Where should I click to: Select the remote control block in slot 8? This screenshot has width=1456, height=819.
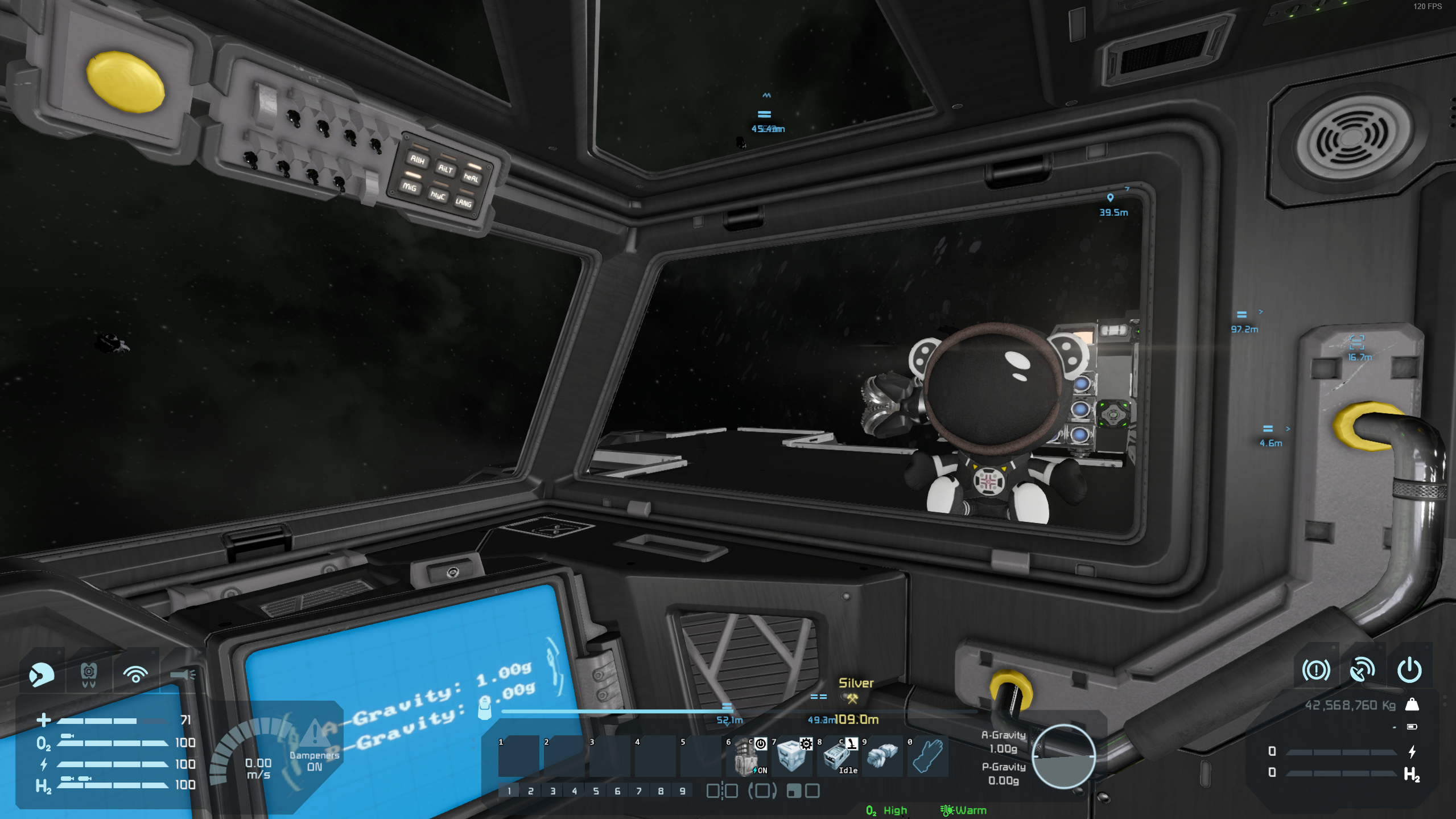(837, 756)
